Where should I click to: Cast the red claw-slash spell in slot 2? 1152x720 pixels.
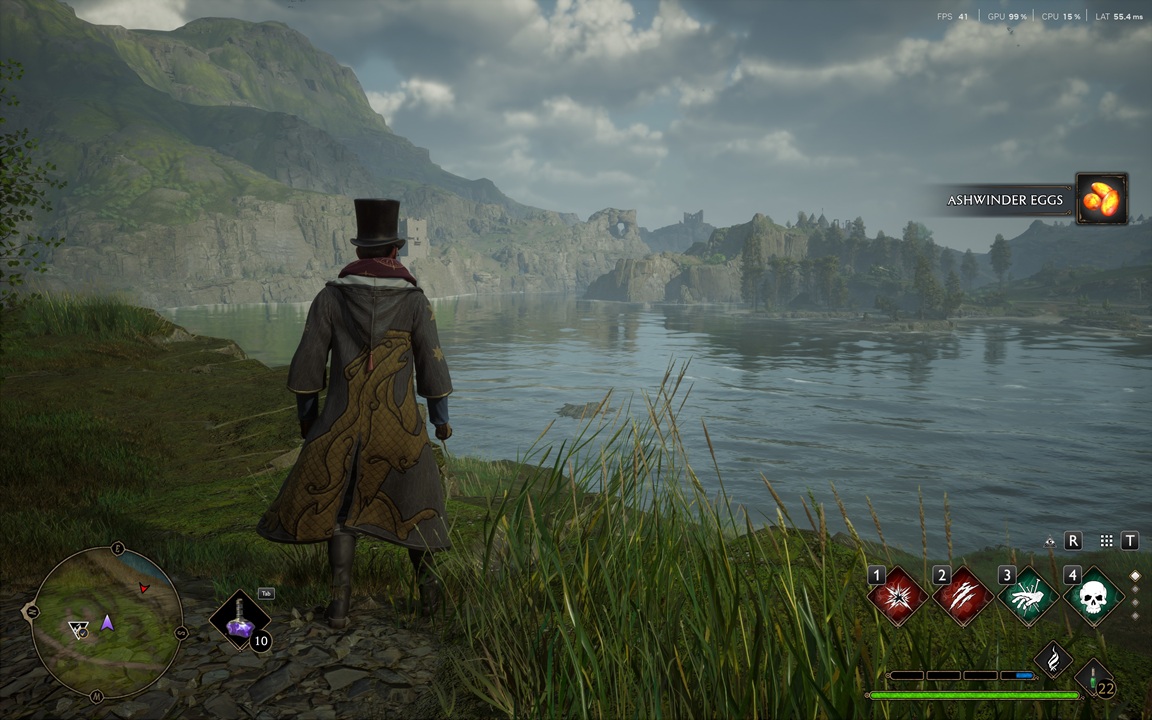pos(963,597)
